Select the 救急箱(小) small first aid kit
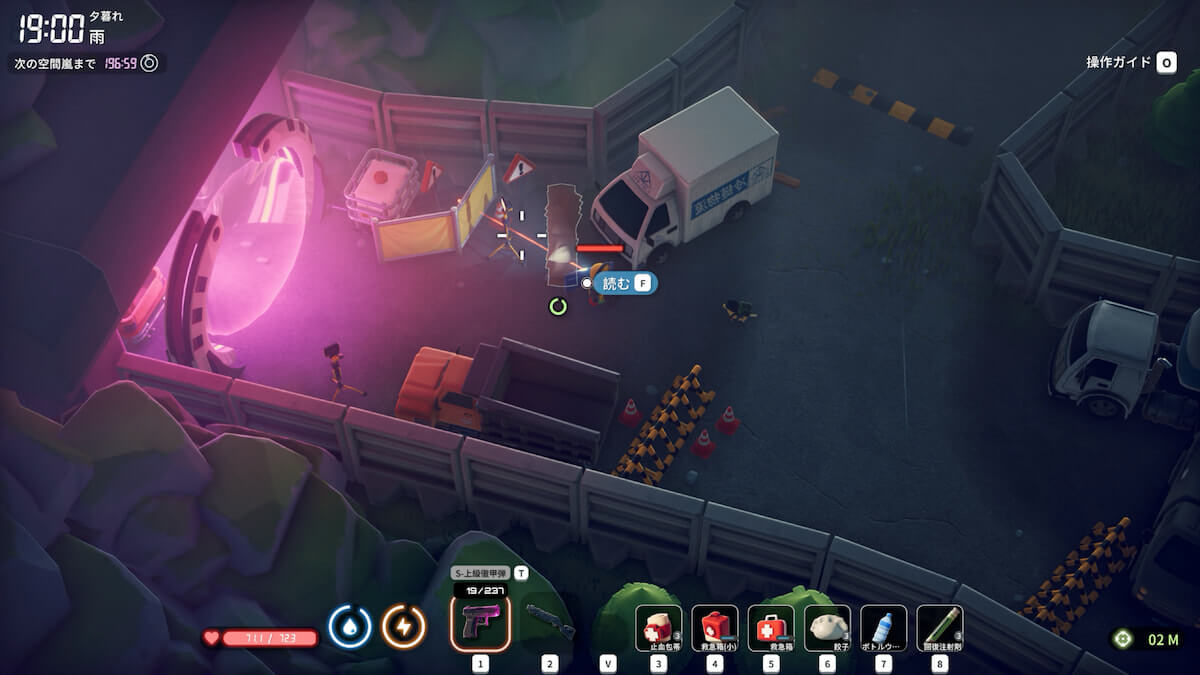Image resolution: width=1200 pixels, height=675 pixels. [x=715, y=628]
